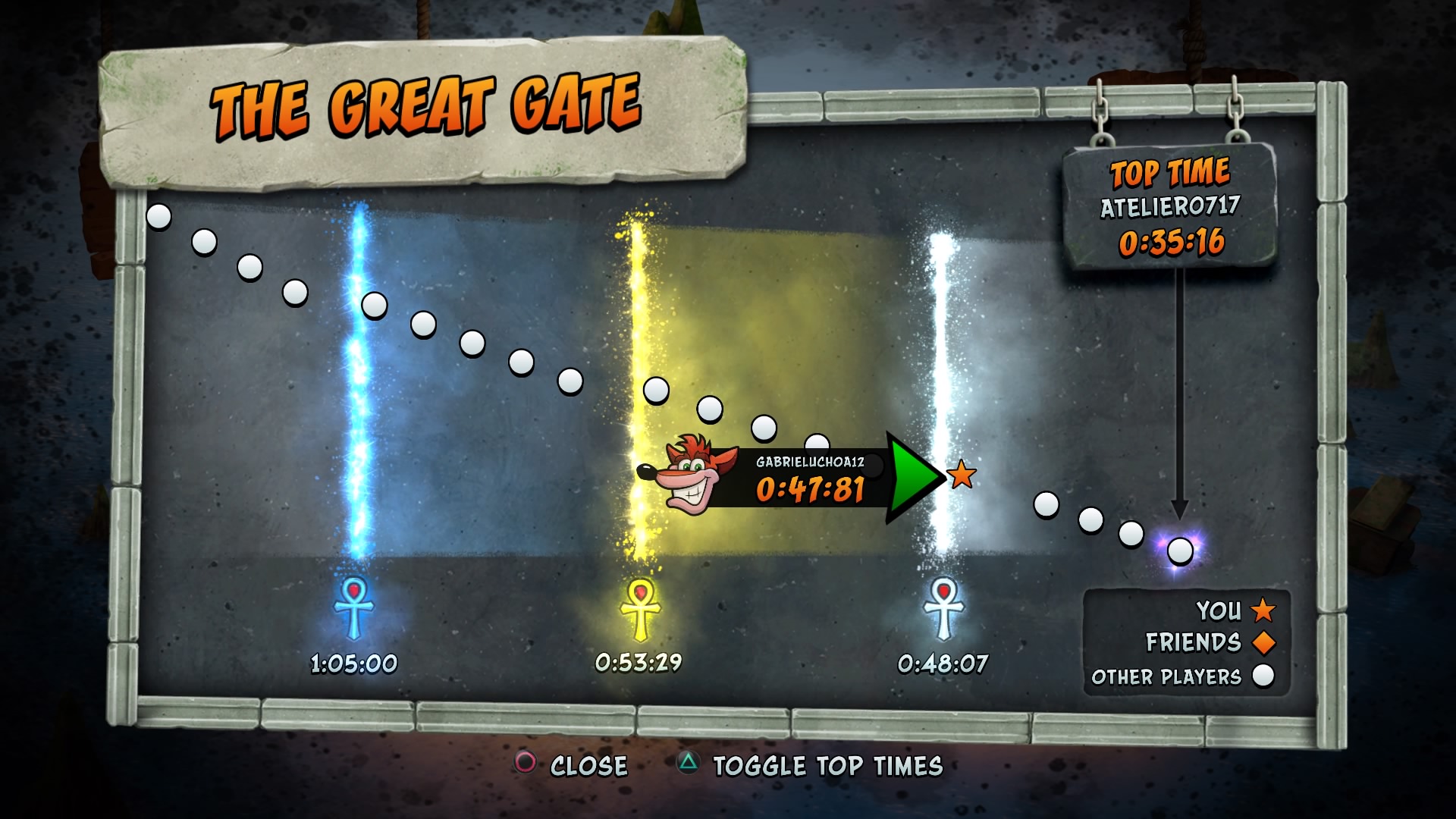Screen dimensions: 1456x819
Task: Open the Top Time ATELIERO717 sign
Action: (1170, 206)
